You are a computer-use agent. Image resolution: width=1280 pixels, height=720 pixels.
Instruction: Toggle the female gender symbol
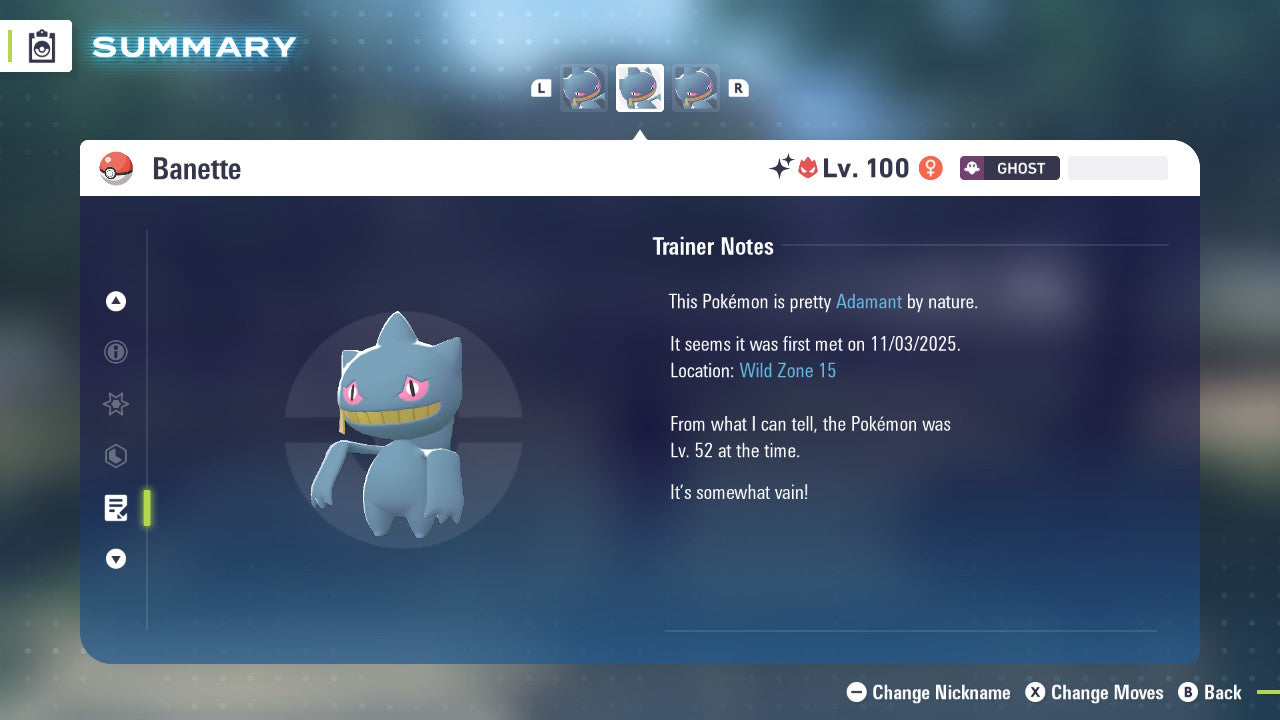click(931, 168)
